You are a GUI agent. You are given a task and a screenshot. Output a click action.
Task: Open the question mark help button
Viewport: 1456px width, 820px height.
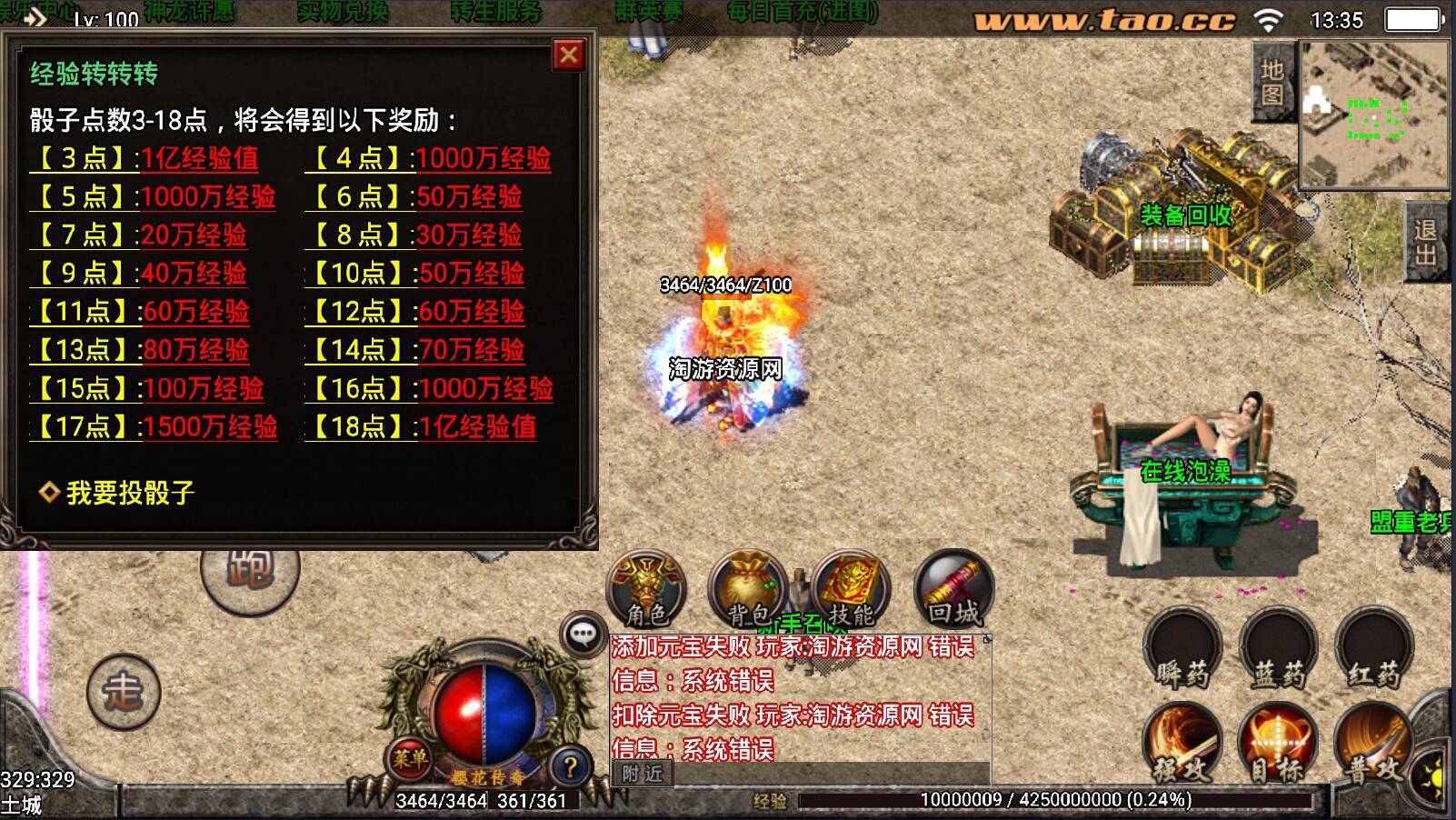(x=570, y=768)
